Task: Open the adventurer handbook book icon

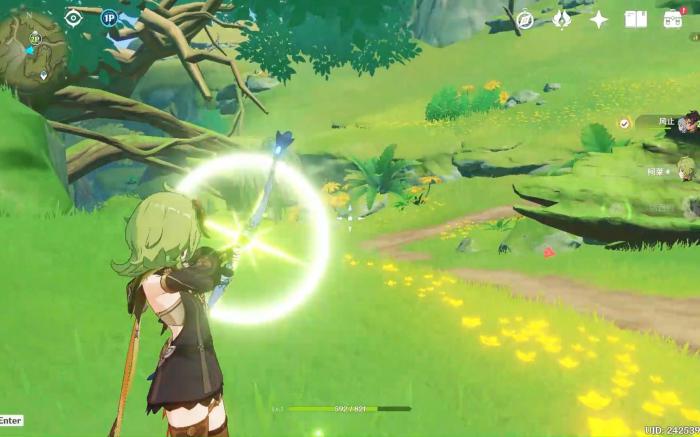Action: click(636, 19)
